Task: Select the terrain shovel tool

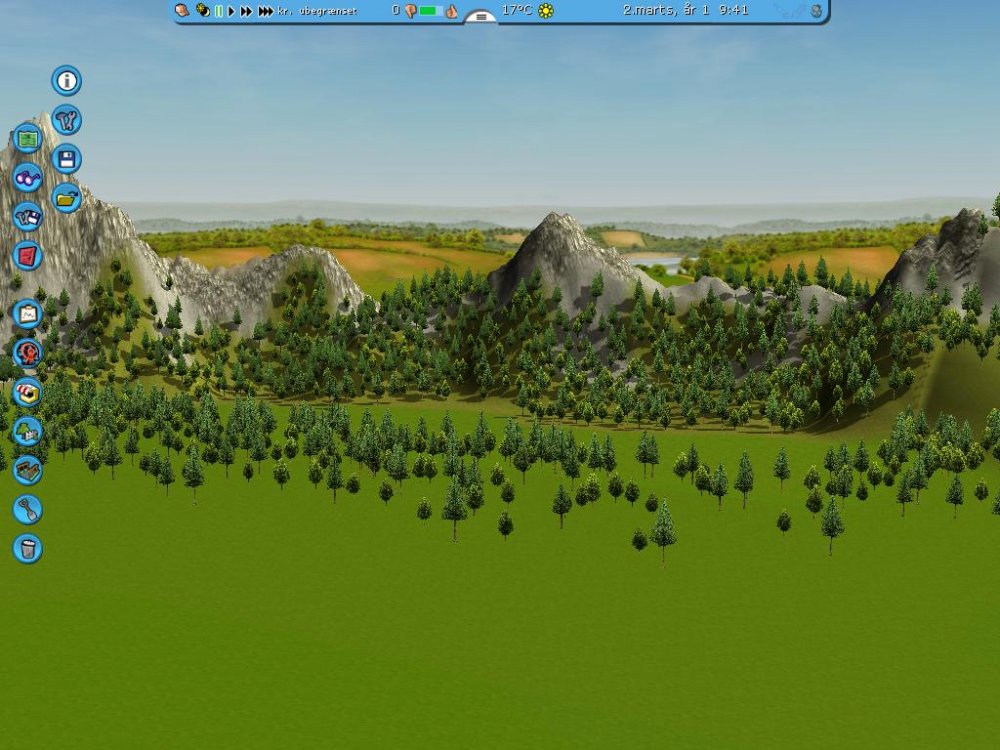Action: point(28,509)
